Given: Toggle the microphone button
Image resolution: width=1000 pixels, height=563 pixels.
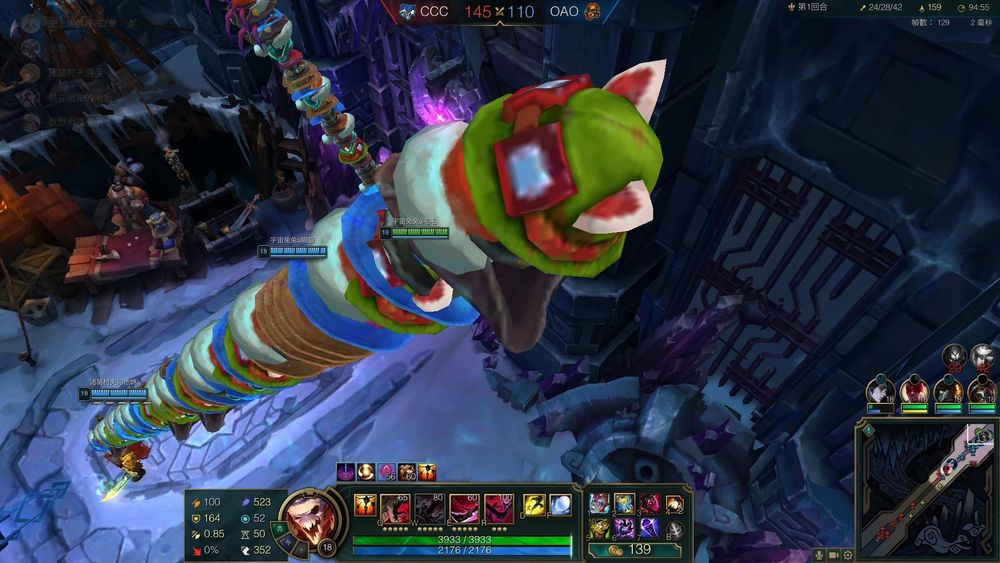Looking at the screenshot, I should (820, 555).
